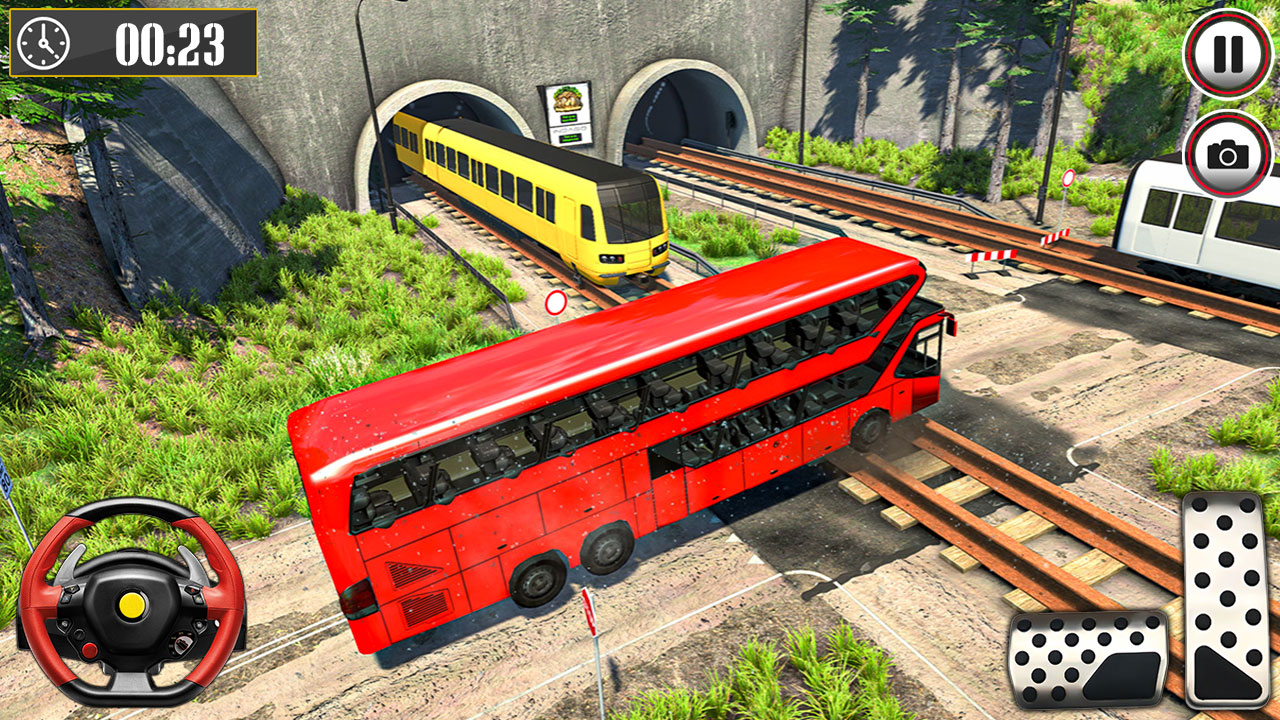Select the timer display showing 00:23

172,43
